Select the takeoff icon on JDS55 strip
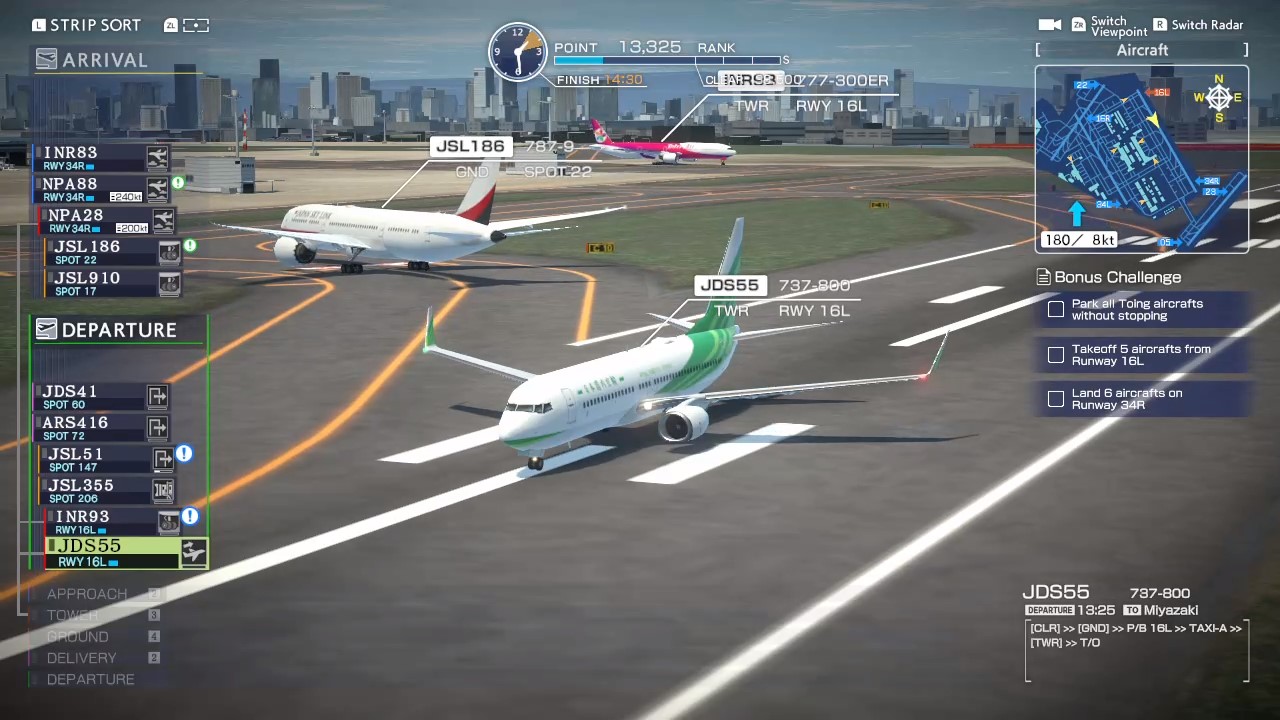 pyautogui.click(x=192, y=551)
